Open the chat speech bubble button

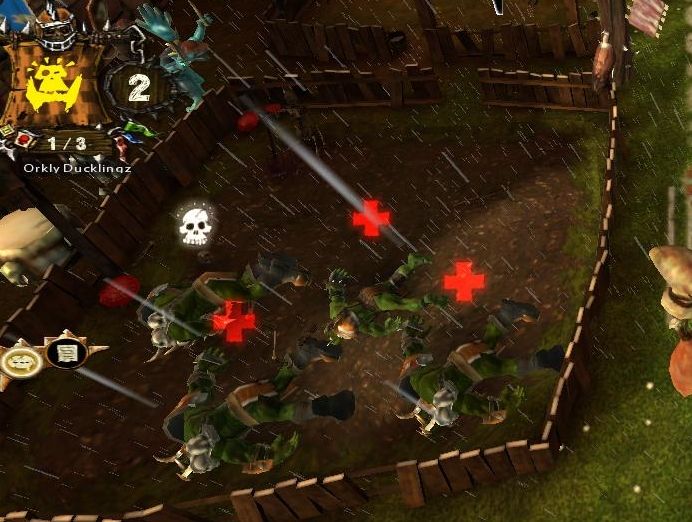click(19, 357)
